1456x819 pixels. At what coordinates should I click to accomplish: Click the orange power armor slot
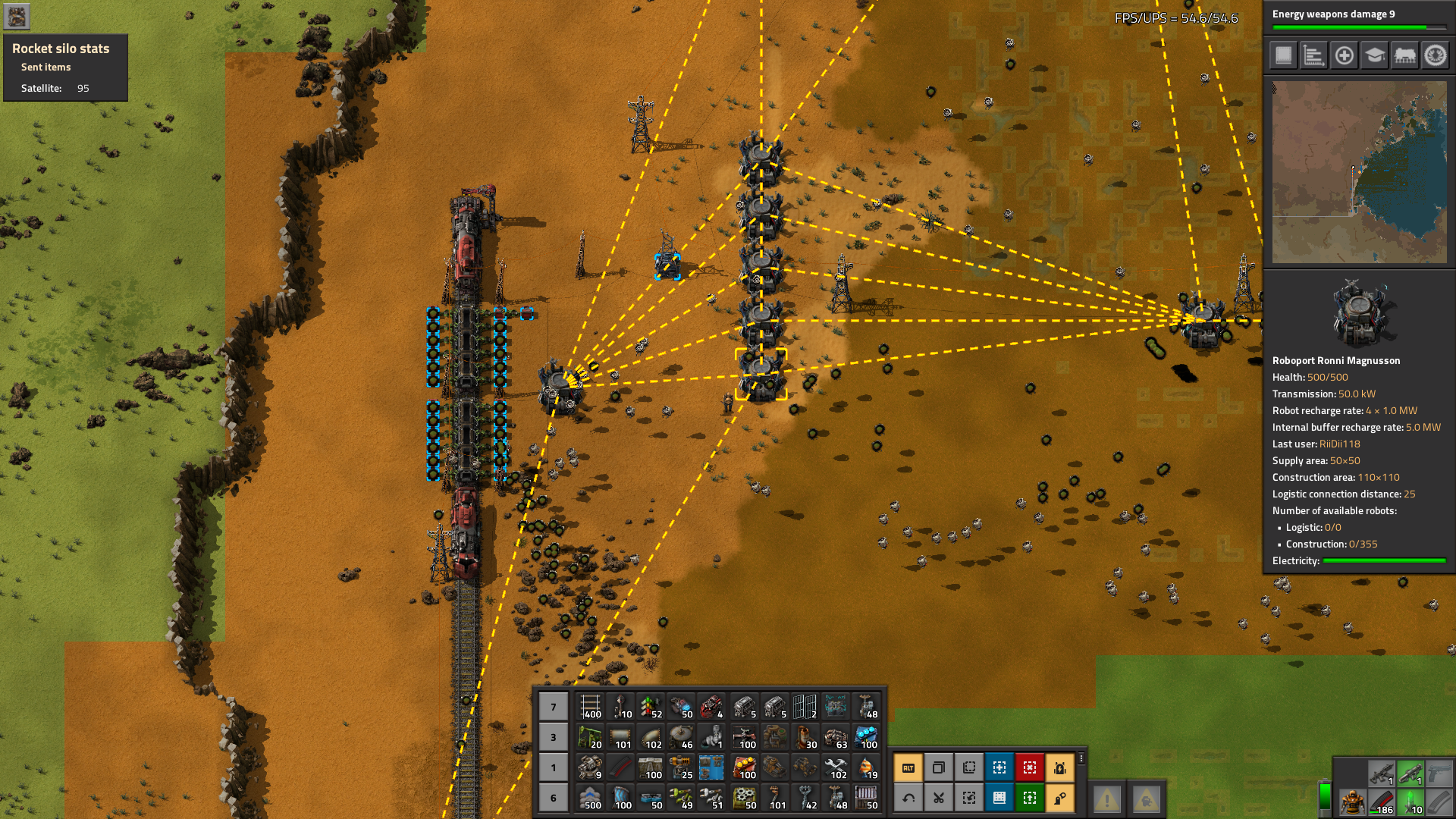pyautogui.click(x=1351, y=801)
